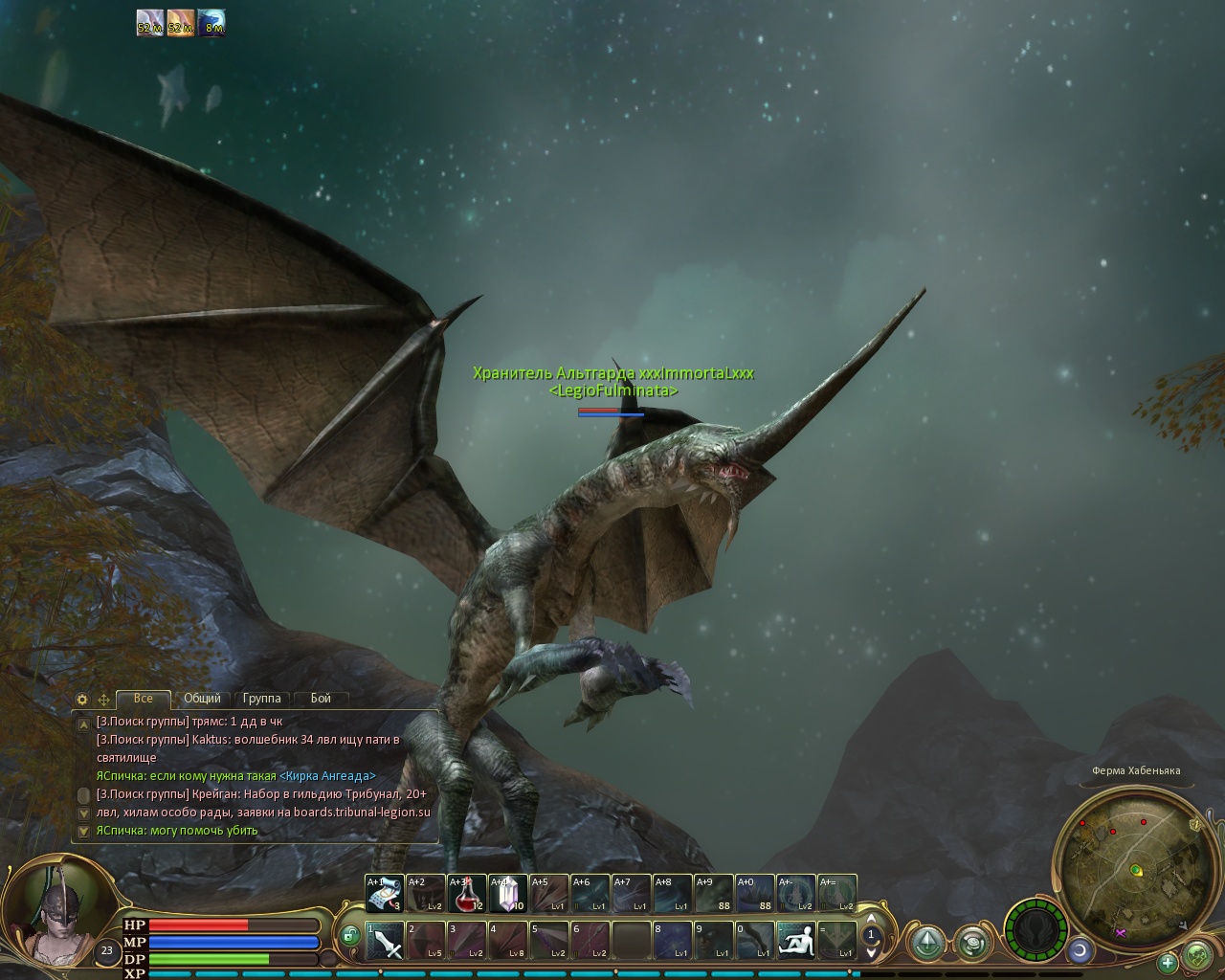Image resolution: width=1225 pixels, height=980 pixels.
Task: Toggle the hotbar lock button
Action: [x=349, y=935]
